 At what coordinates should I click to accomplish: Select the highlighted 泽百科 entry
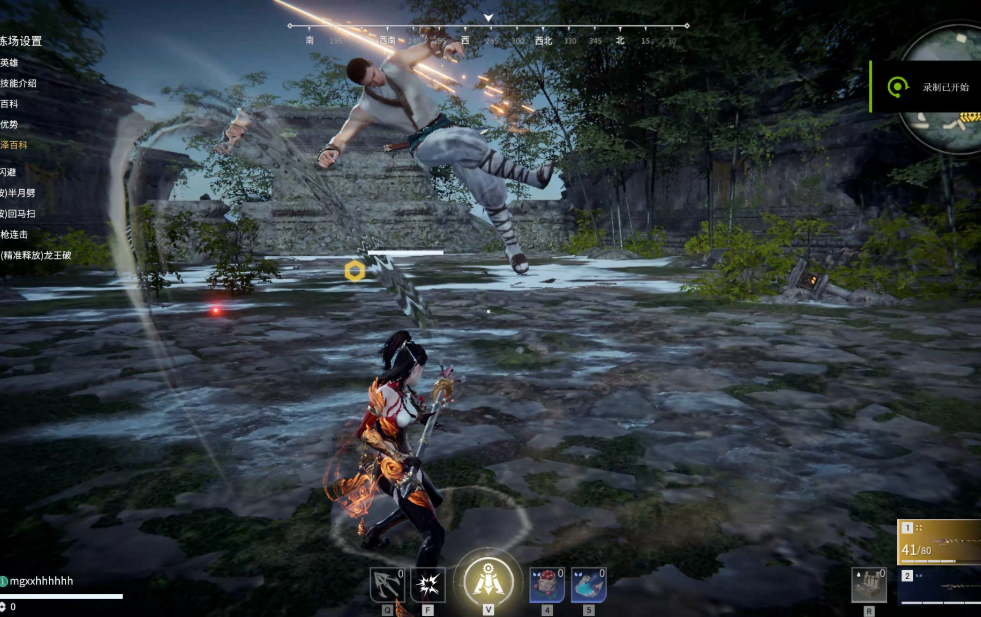coord(14,145)
